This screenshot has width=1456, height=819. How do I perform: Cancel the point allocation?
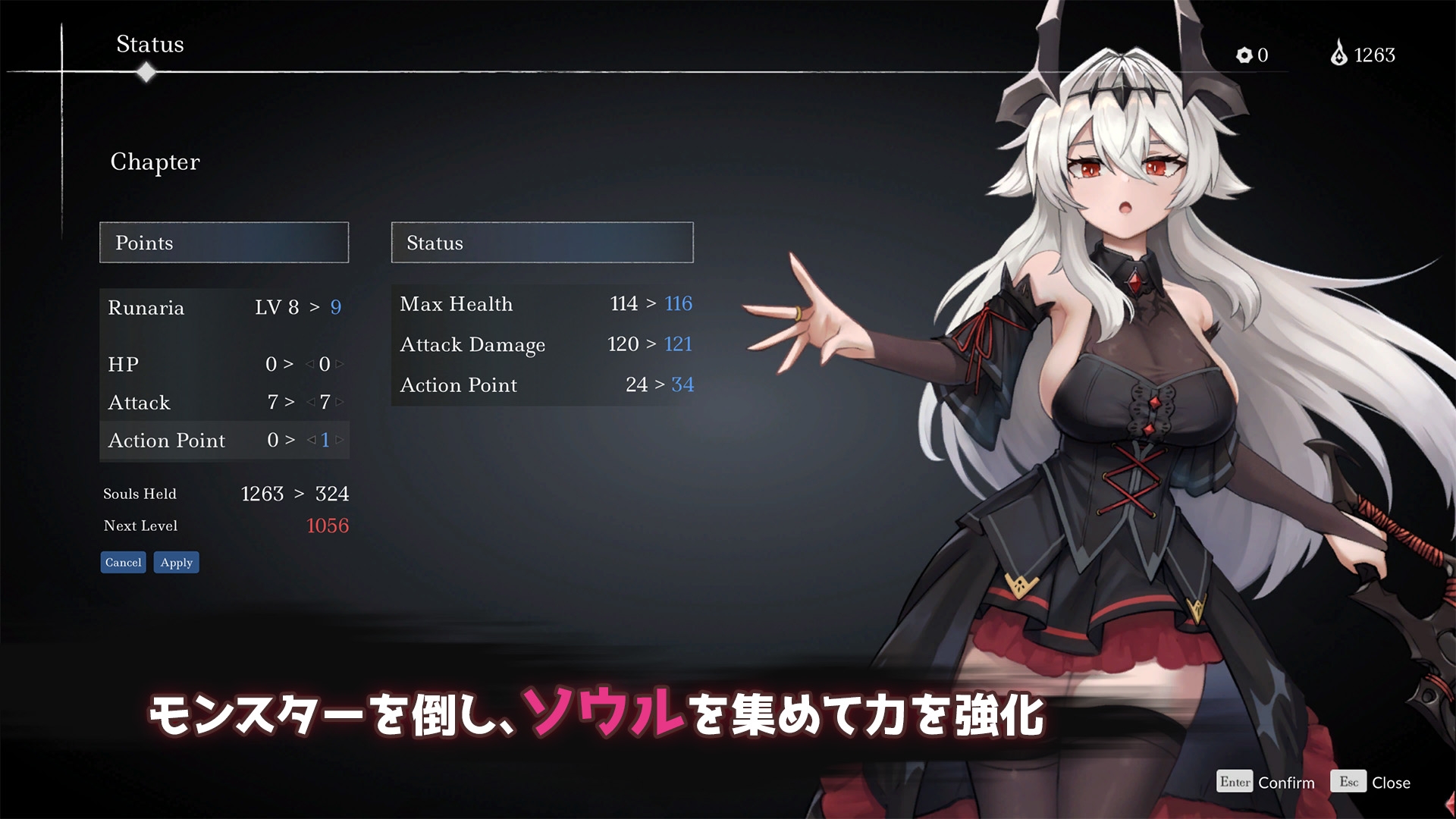(x=123, y=563)
